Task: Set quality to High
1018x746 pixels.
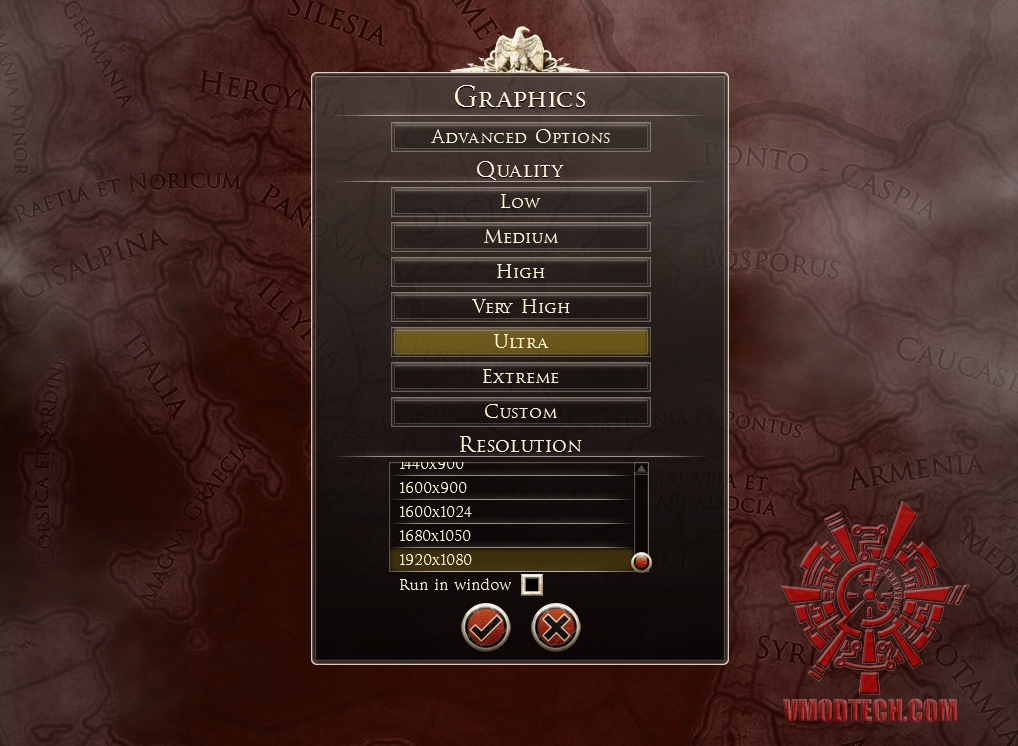Action: (520, 272)
